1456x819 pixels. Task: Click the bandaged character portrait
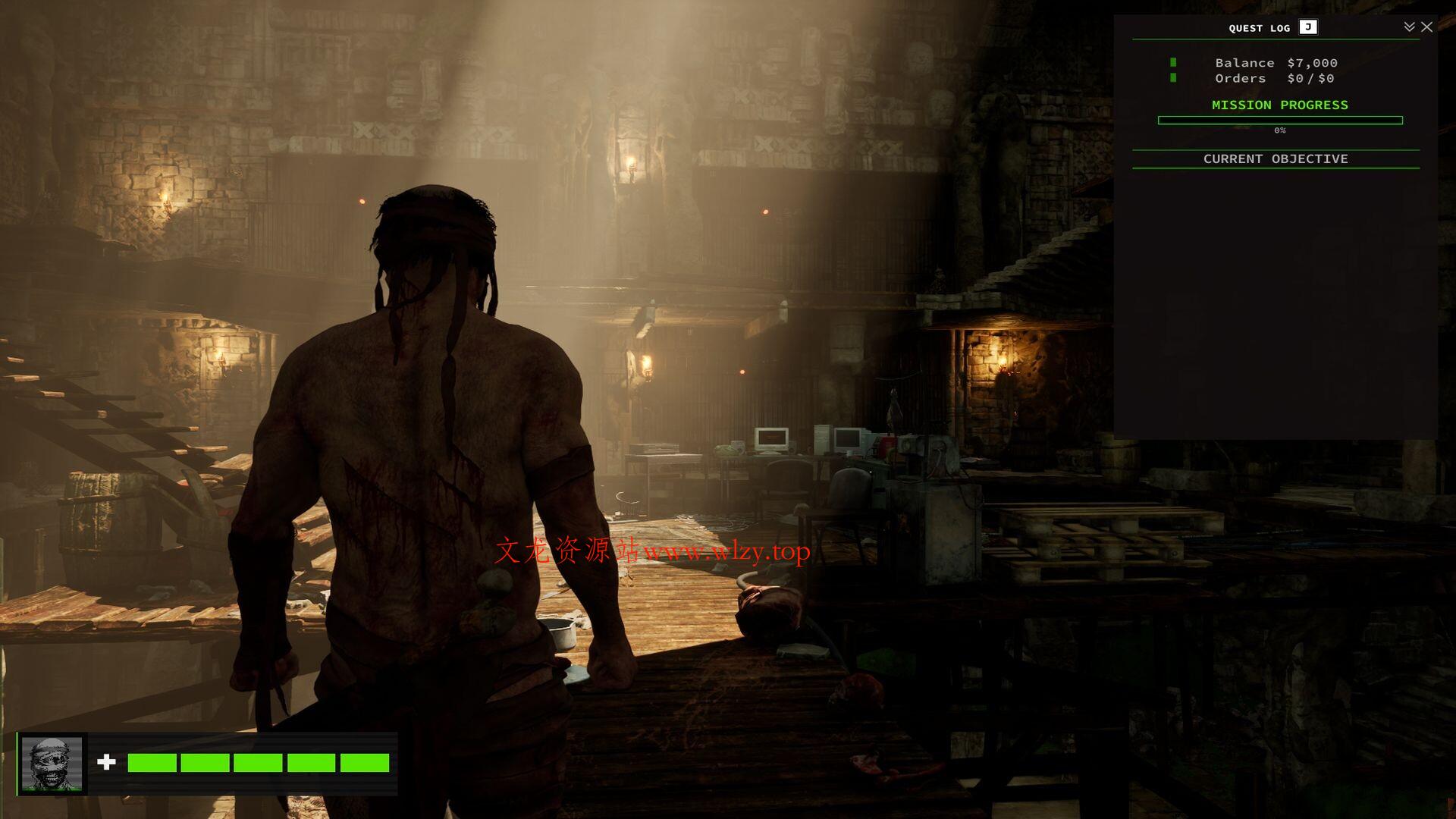(52, 764)
